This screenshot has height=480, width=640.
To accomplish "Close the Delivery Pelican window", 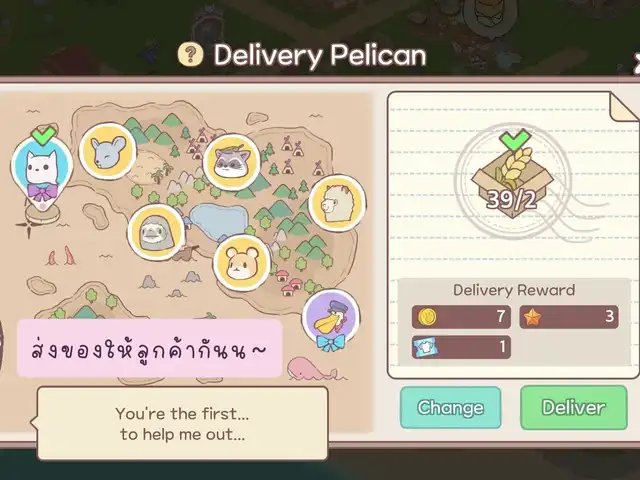I will [x=636, y=62].
